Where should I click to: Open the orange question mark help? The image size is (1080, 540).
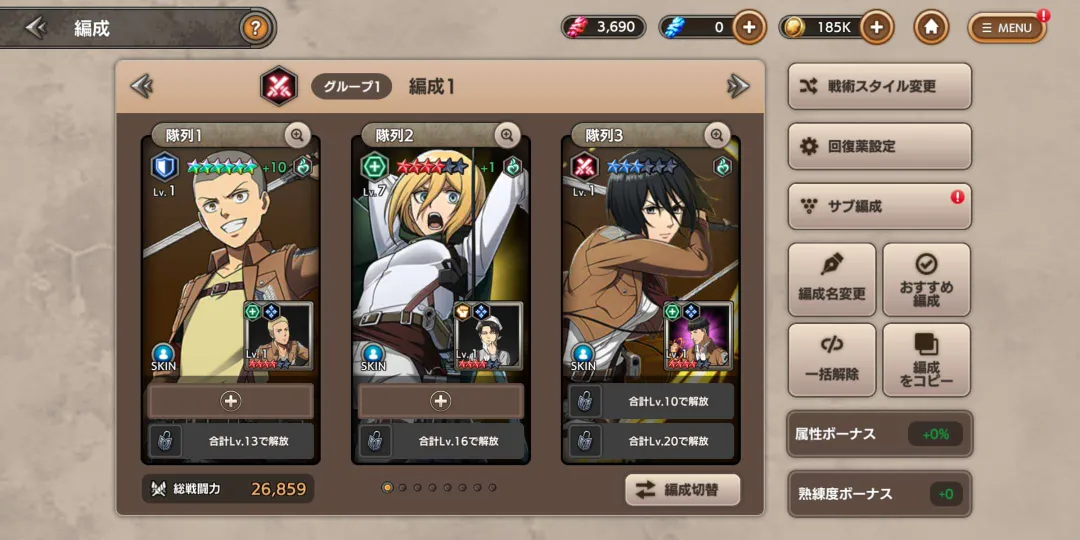point(257,28)
